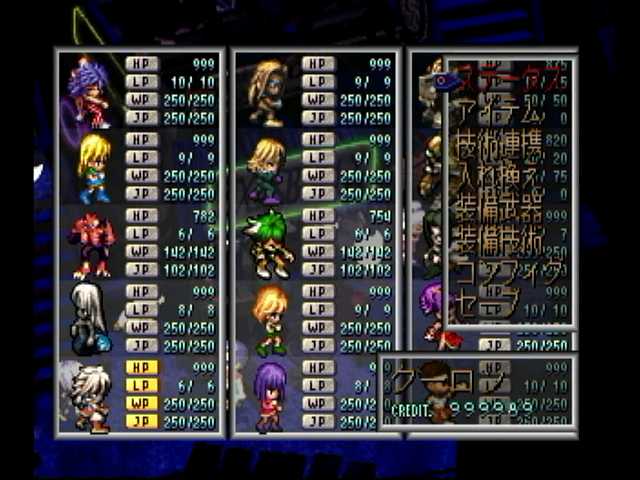
Task: Pick the blonde character in blue outfit
Action: (x=93, y=168)
